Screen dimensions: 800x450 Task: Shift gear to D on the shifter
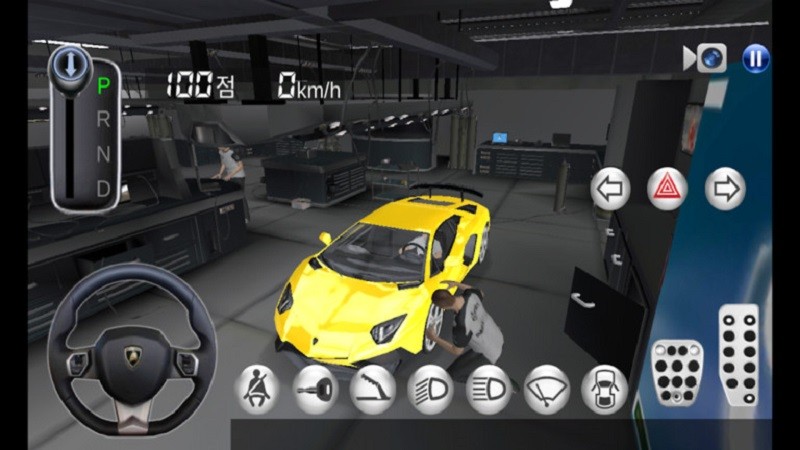[102, 187]
